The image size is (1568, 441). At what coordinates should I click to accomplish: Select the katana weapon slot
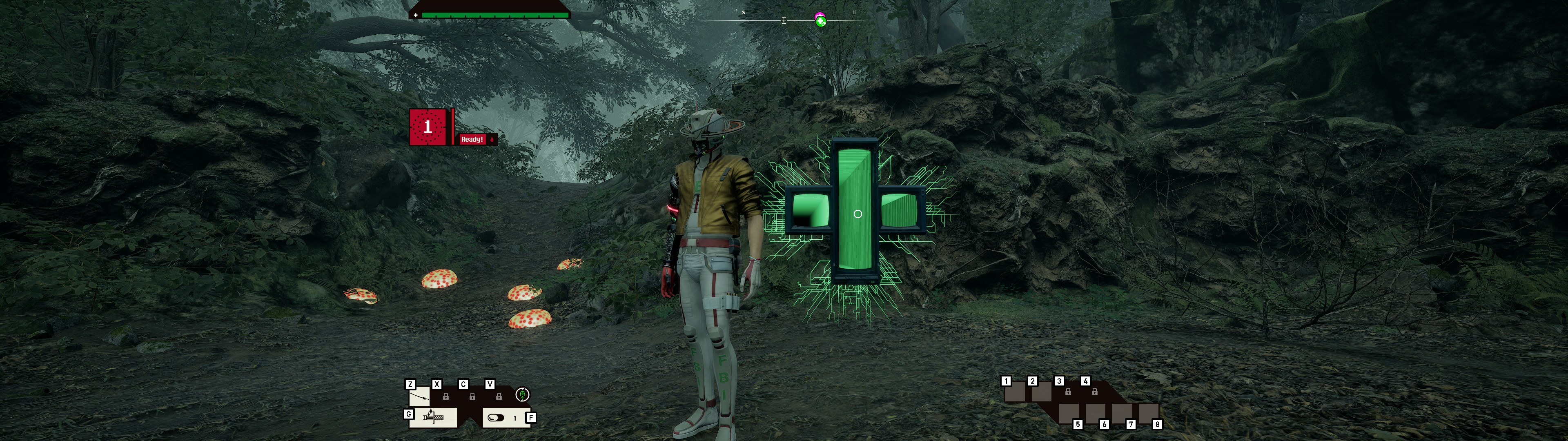click(419, 398)
